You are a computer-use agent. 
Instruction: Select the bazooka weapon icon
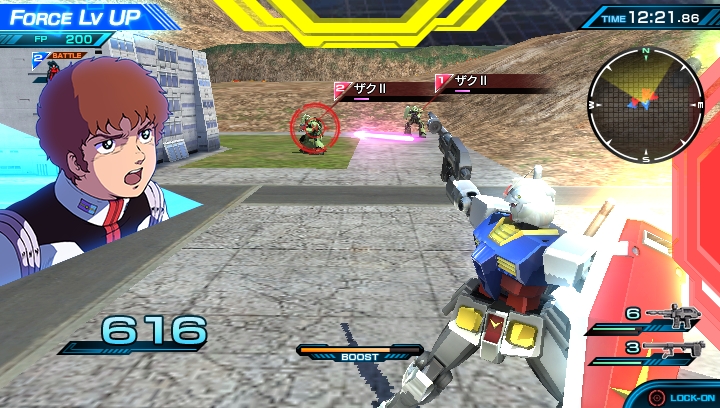click(671, 348)
